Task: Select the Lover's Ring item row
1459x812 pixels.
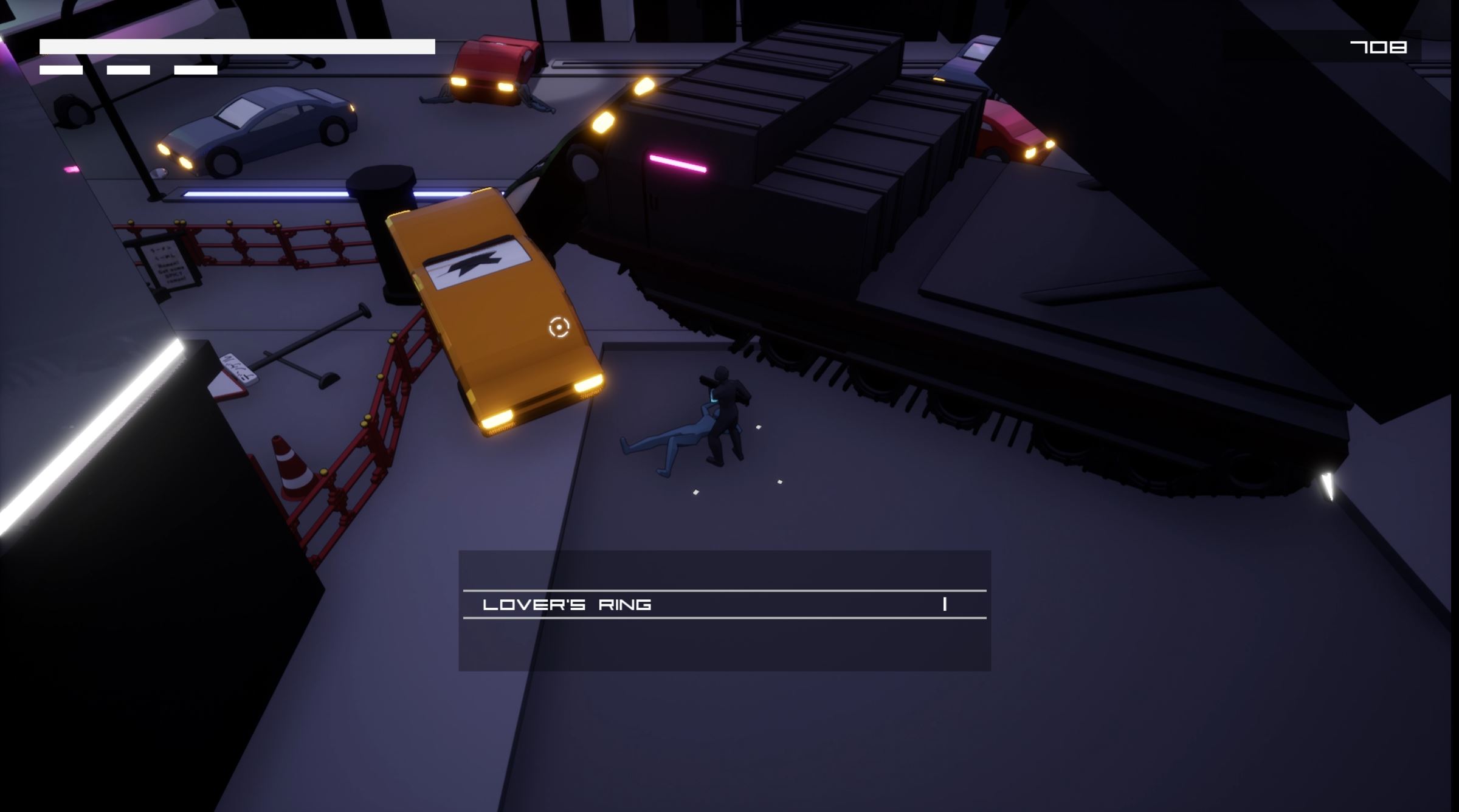Action: point(723,604)
